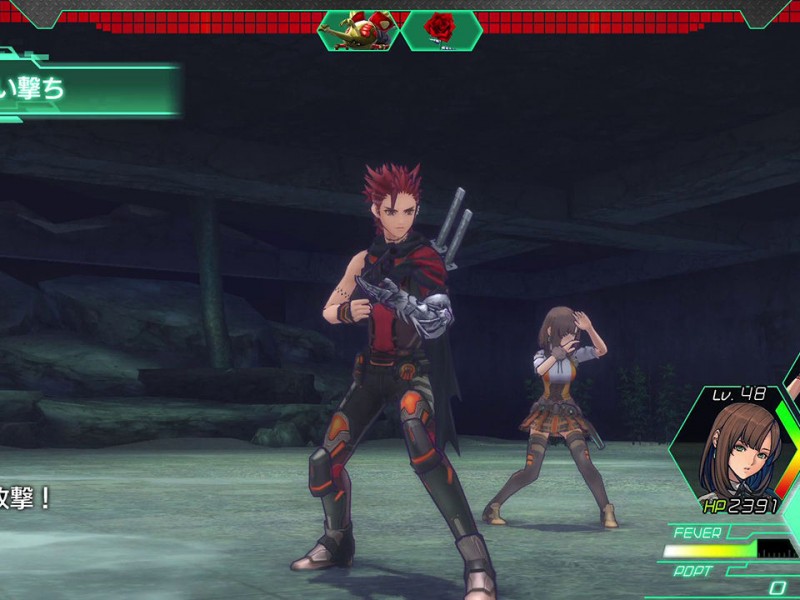The width and height of the screenshot is (800, 600).
Task: Select the rose emblem turn-order icon
Action: 440,28
